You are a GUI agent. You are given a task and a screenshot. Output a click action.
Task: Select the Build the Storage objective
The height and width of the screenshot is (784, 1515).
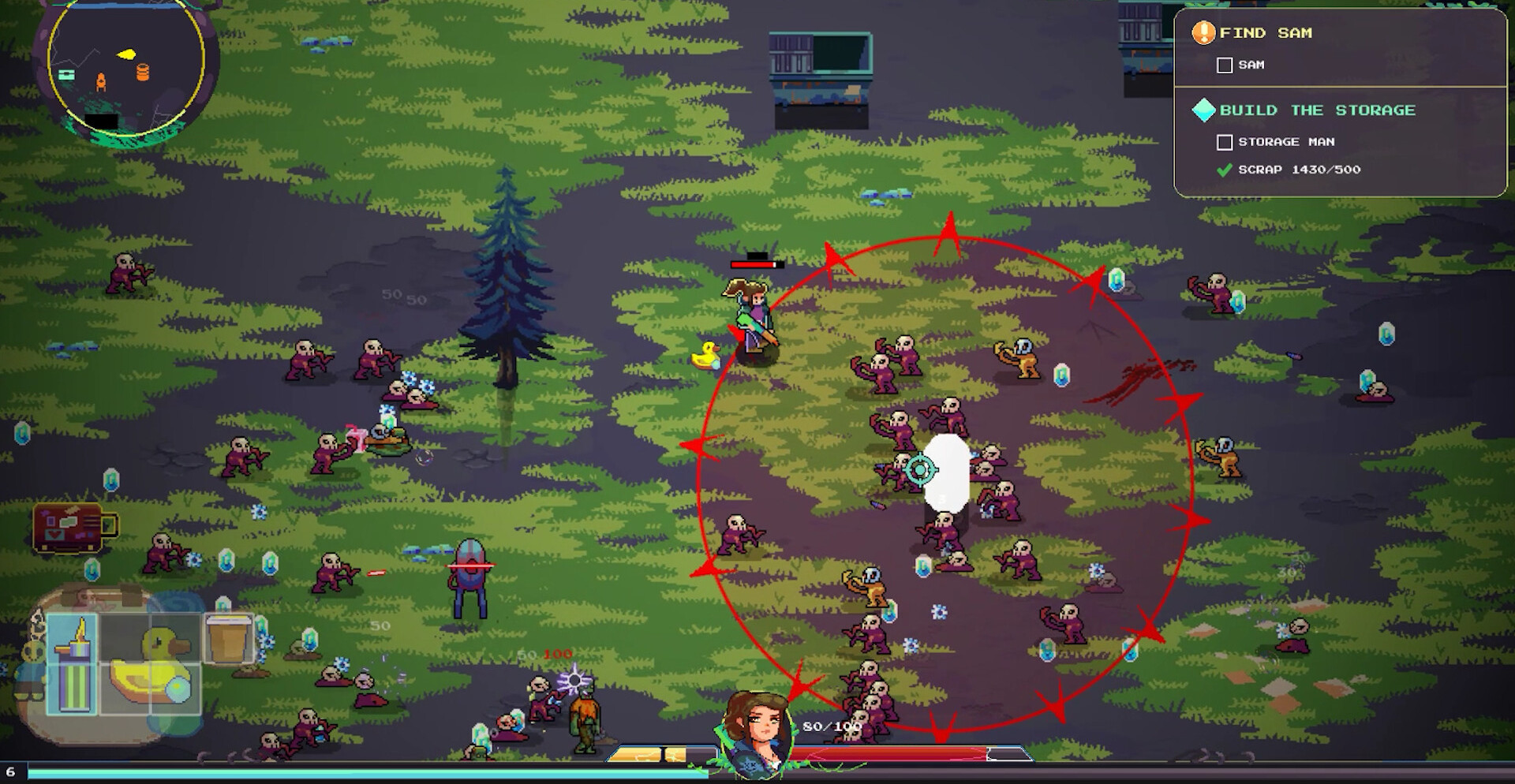pyautogui.click(x=1316, y=110)
